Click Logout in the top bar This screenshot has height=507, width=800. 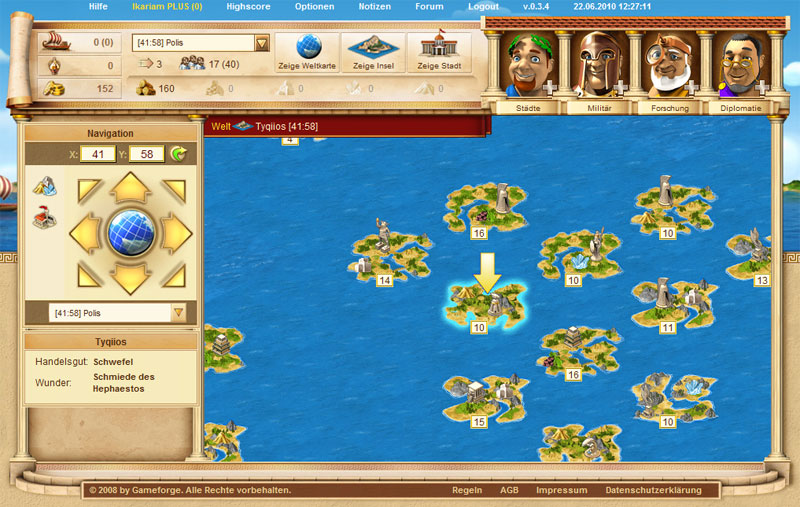pos(483,6)
